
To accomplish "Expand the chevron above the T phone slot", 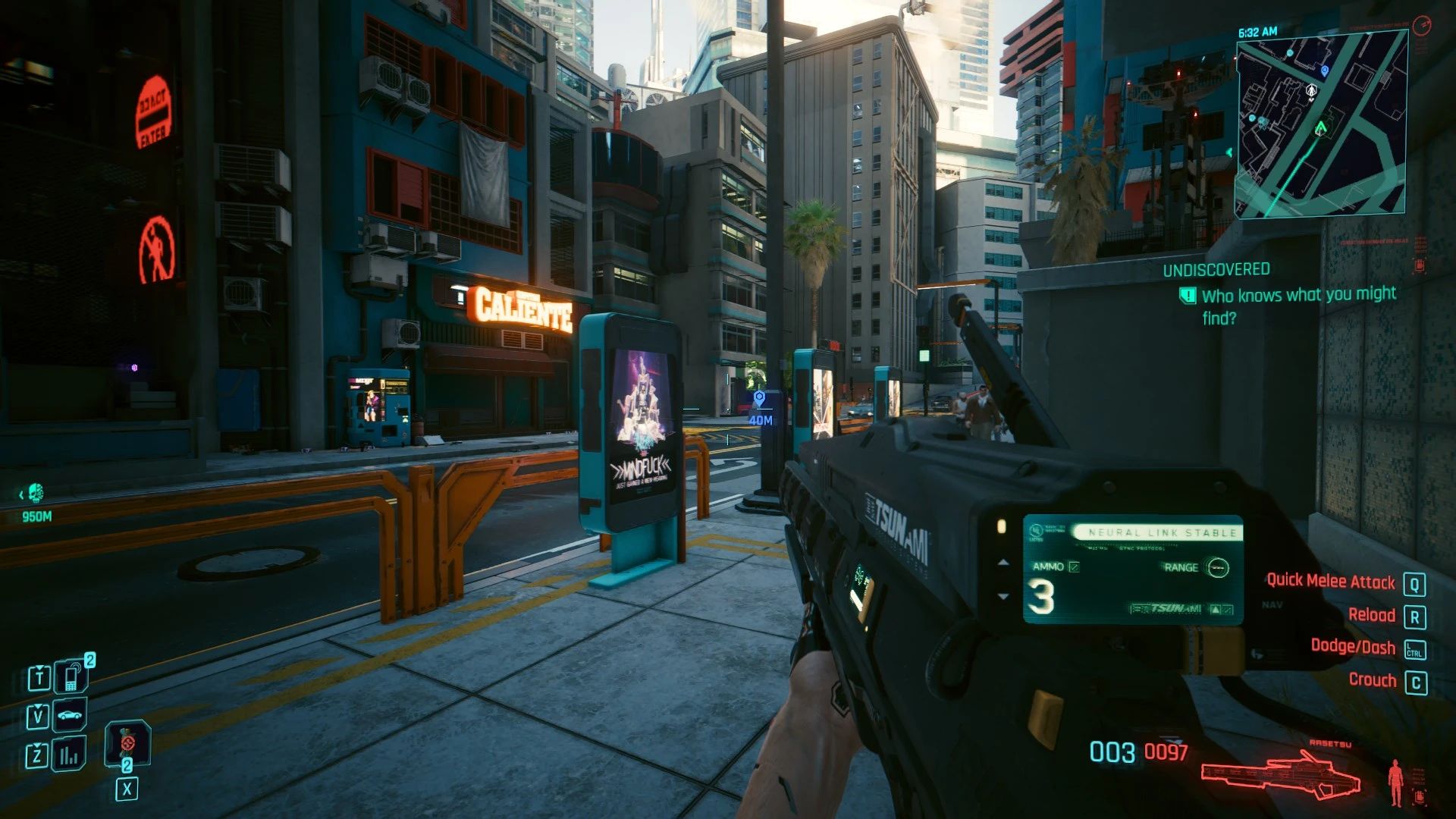I will click(39, 668).
